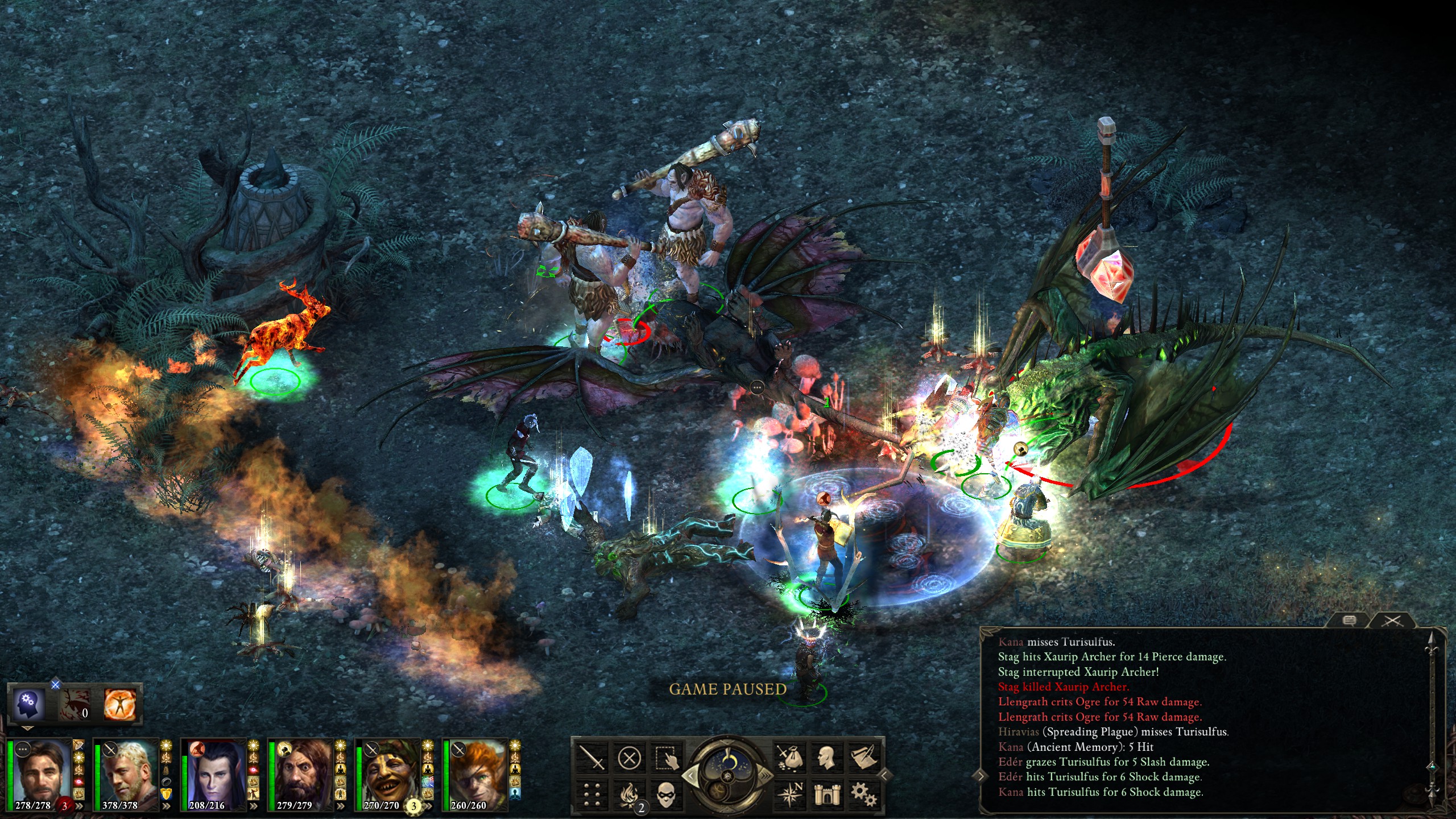Viewport: 1456px width, 819px height.
Task: Select the blond bearded companion portrait
Action: coord(126,774)
